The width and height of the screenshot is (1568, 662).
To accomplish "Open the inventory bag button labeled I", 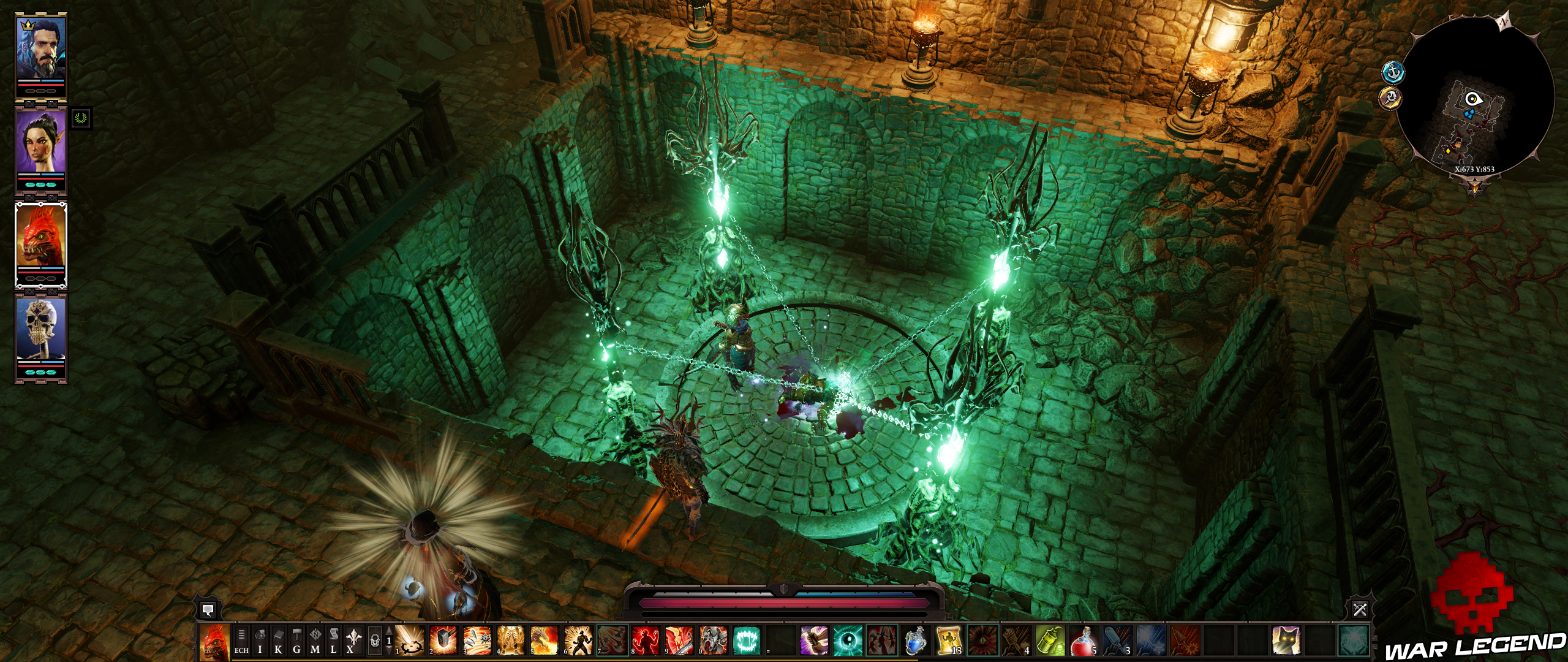I will click(260, 642).
